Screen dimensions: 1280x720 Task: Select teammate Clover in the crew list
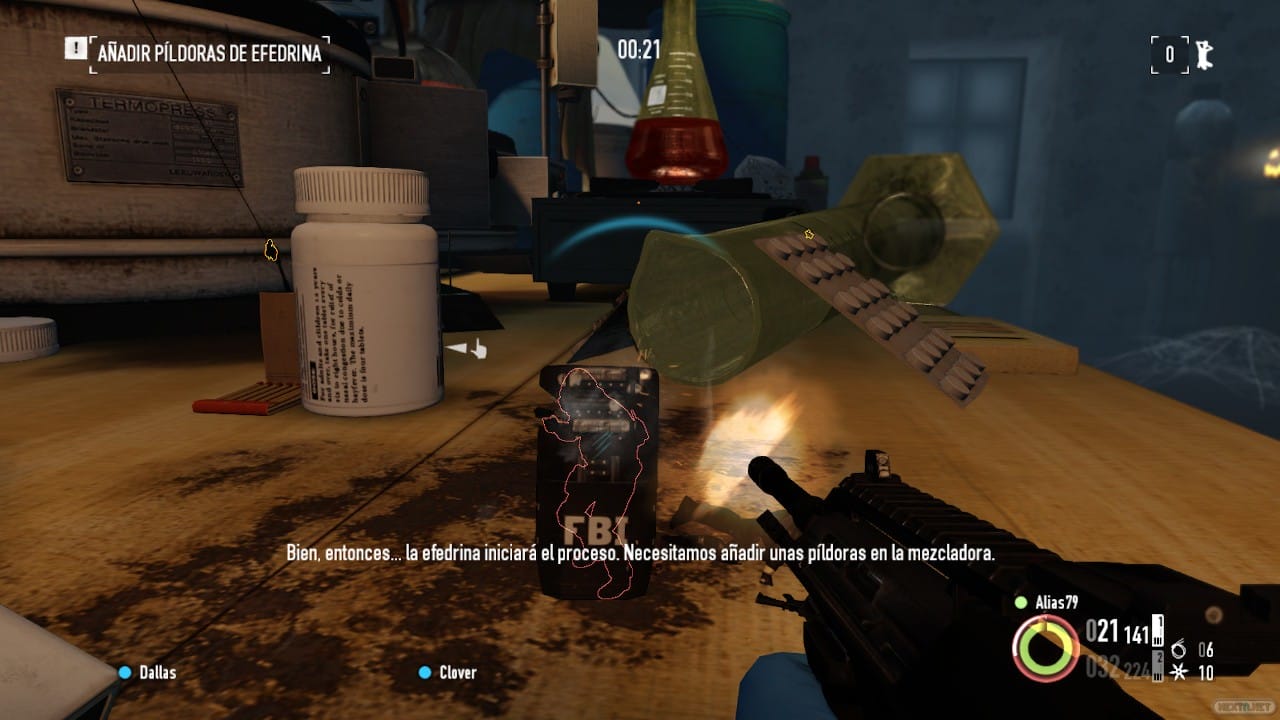click(457, 673)
